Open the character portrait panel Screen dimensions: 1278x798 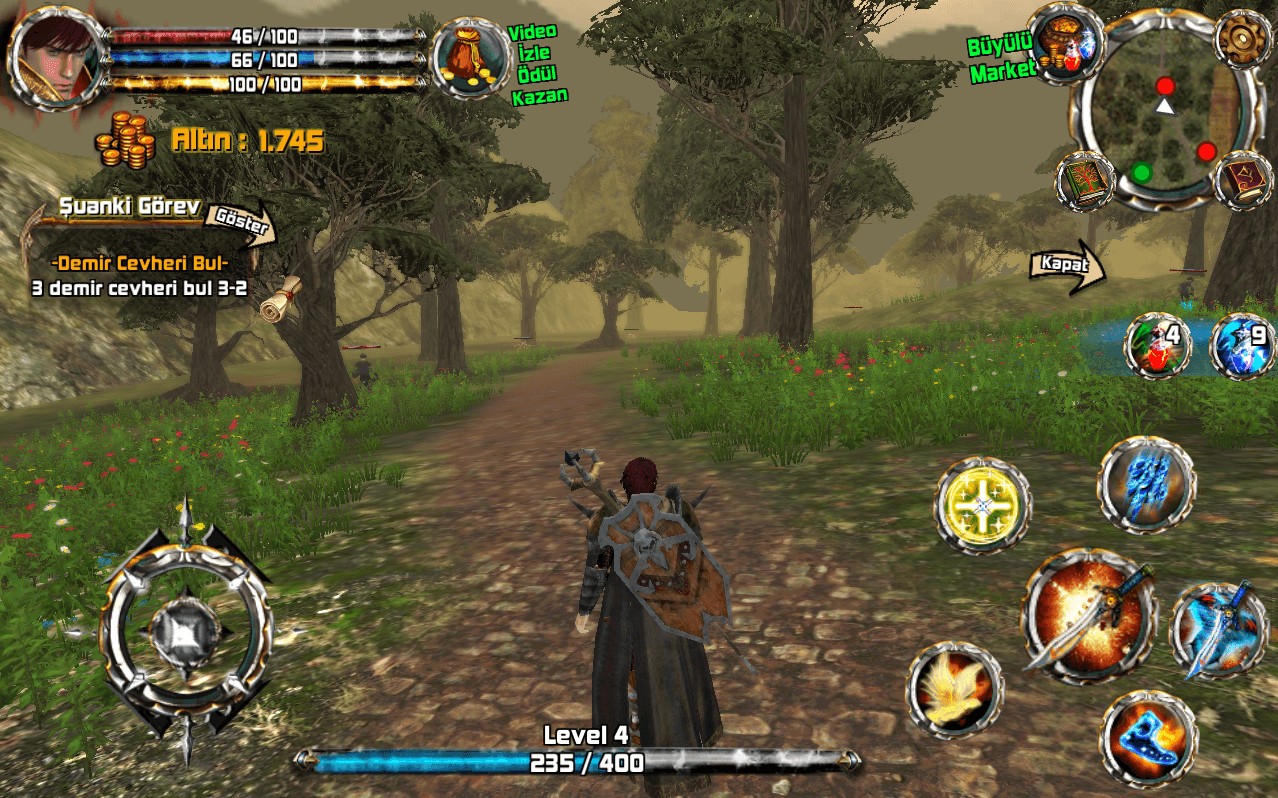57,57
